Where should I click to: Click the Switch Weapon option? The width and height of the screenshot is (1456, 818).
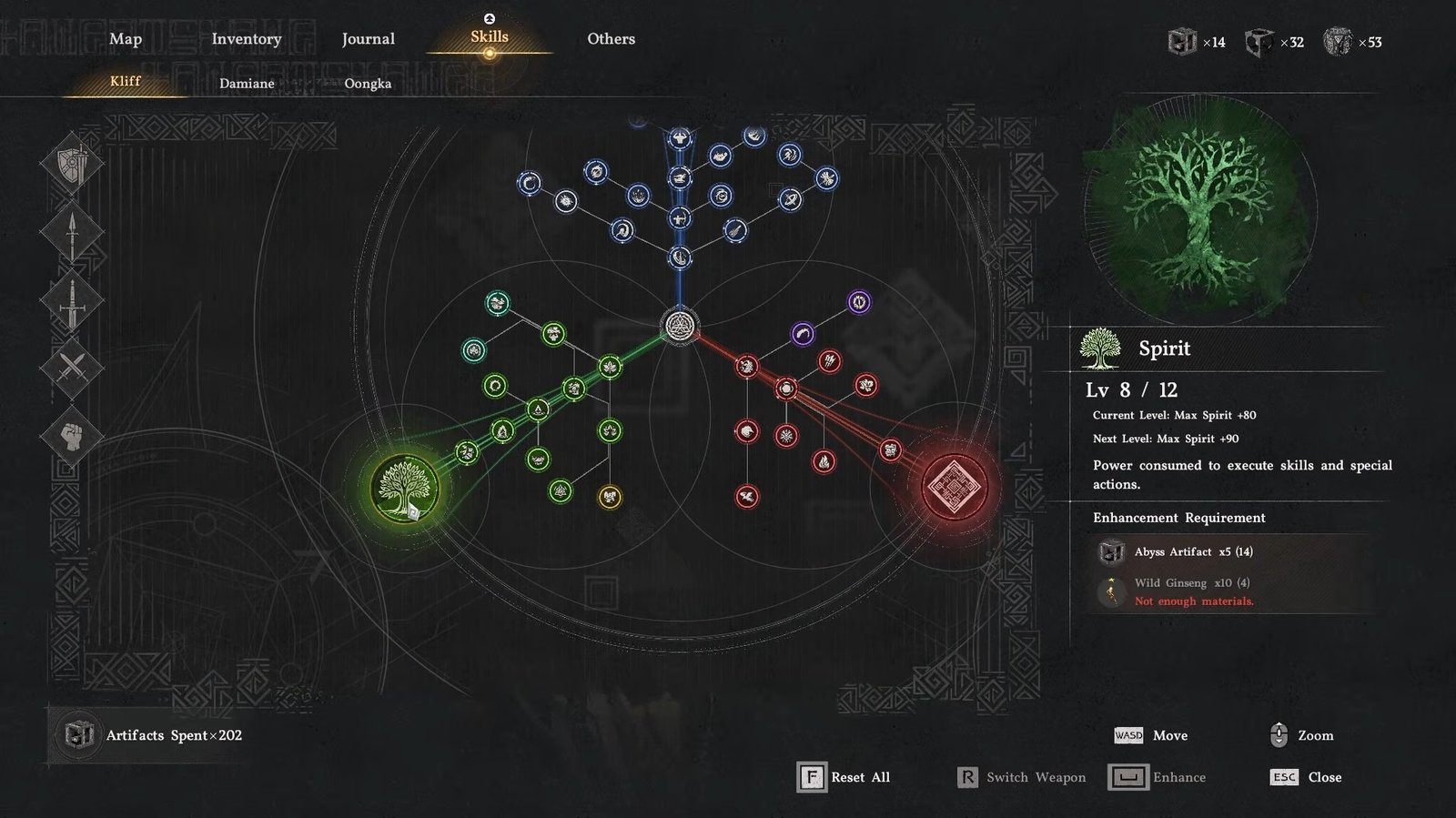[1022, 777]
